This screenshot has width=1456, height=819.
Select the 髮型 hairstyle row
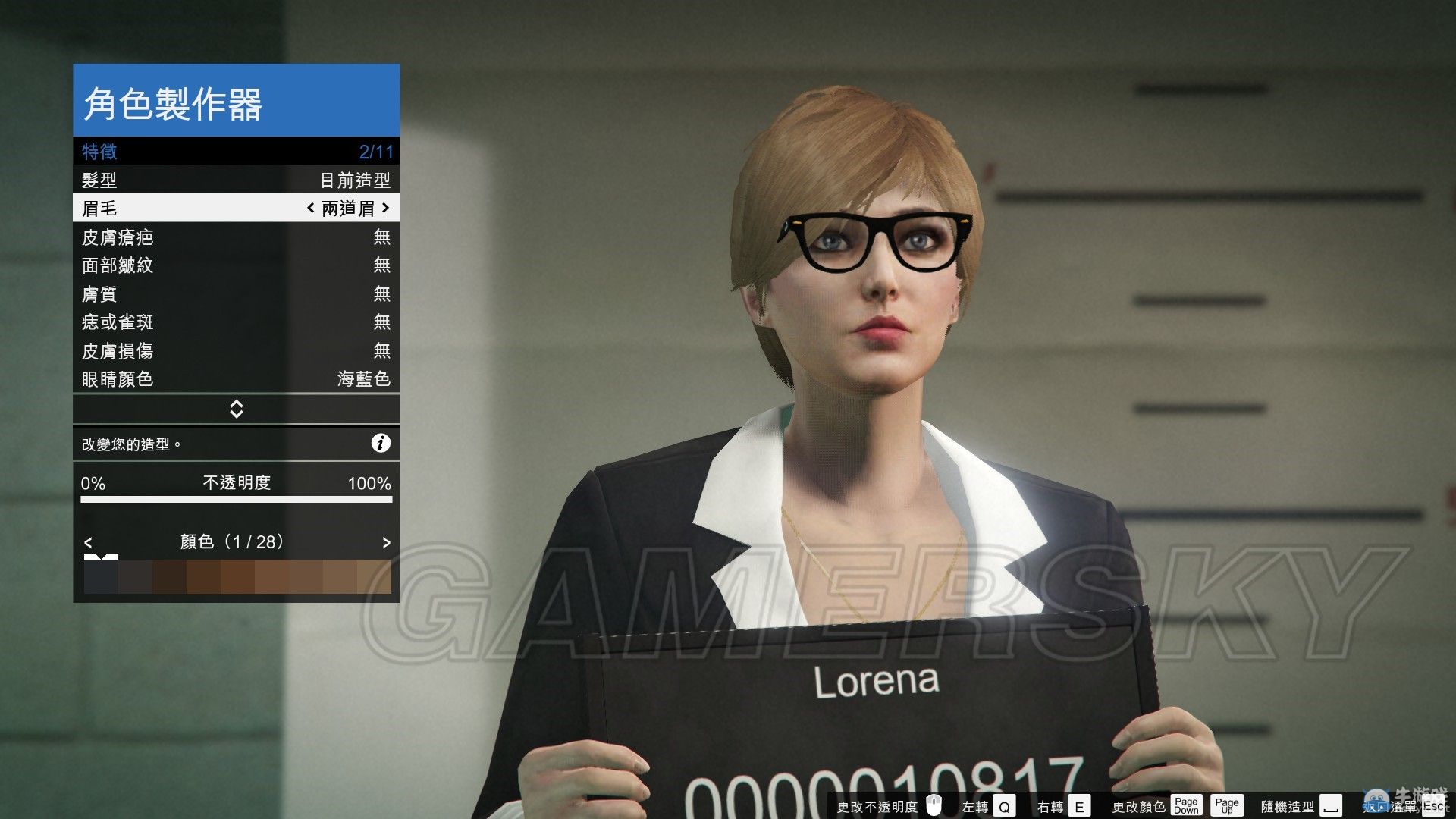[236, 180]
